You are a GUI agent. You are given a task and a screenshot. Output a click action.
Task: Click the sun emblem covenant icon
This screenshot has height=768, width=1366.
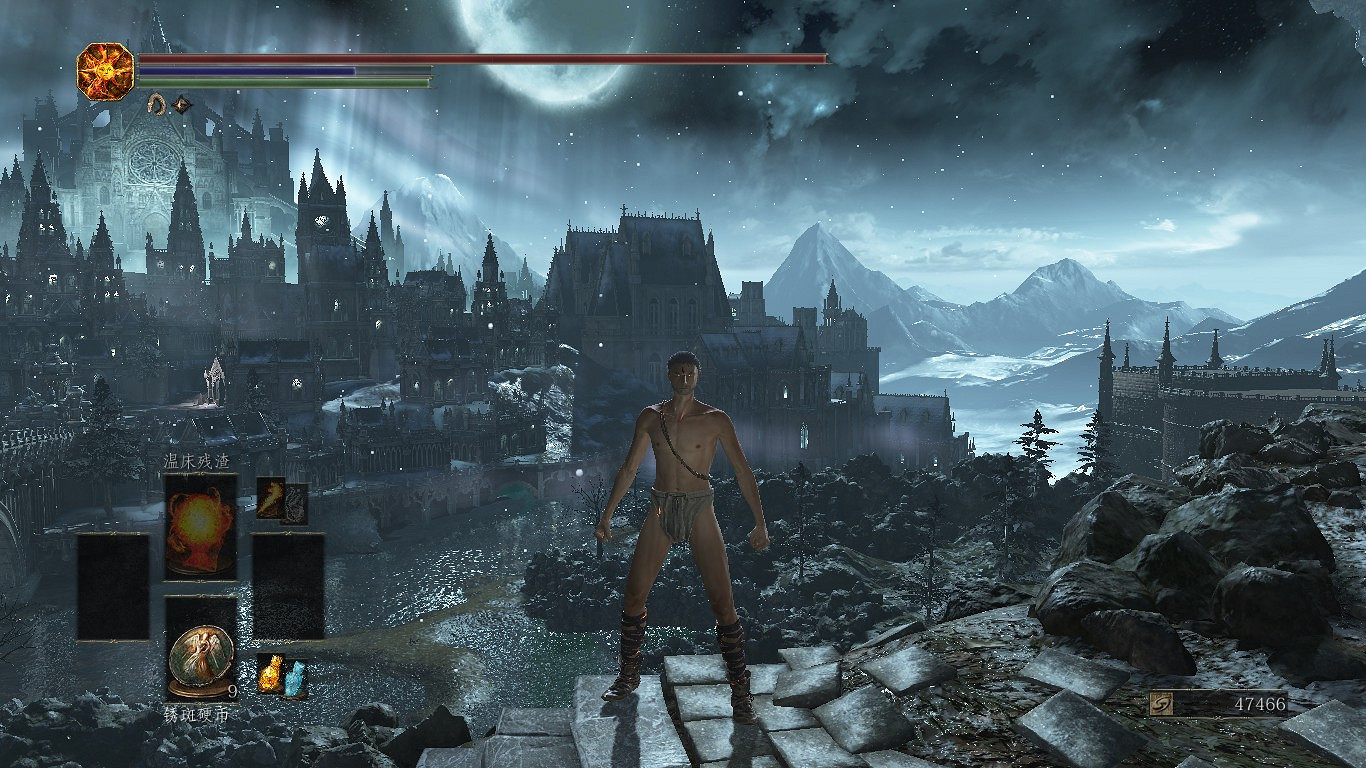(105, 71)
